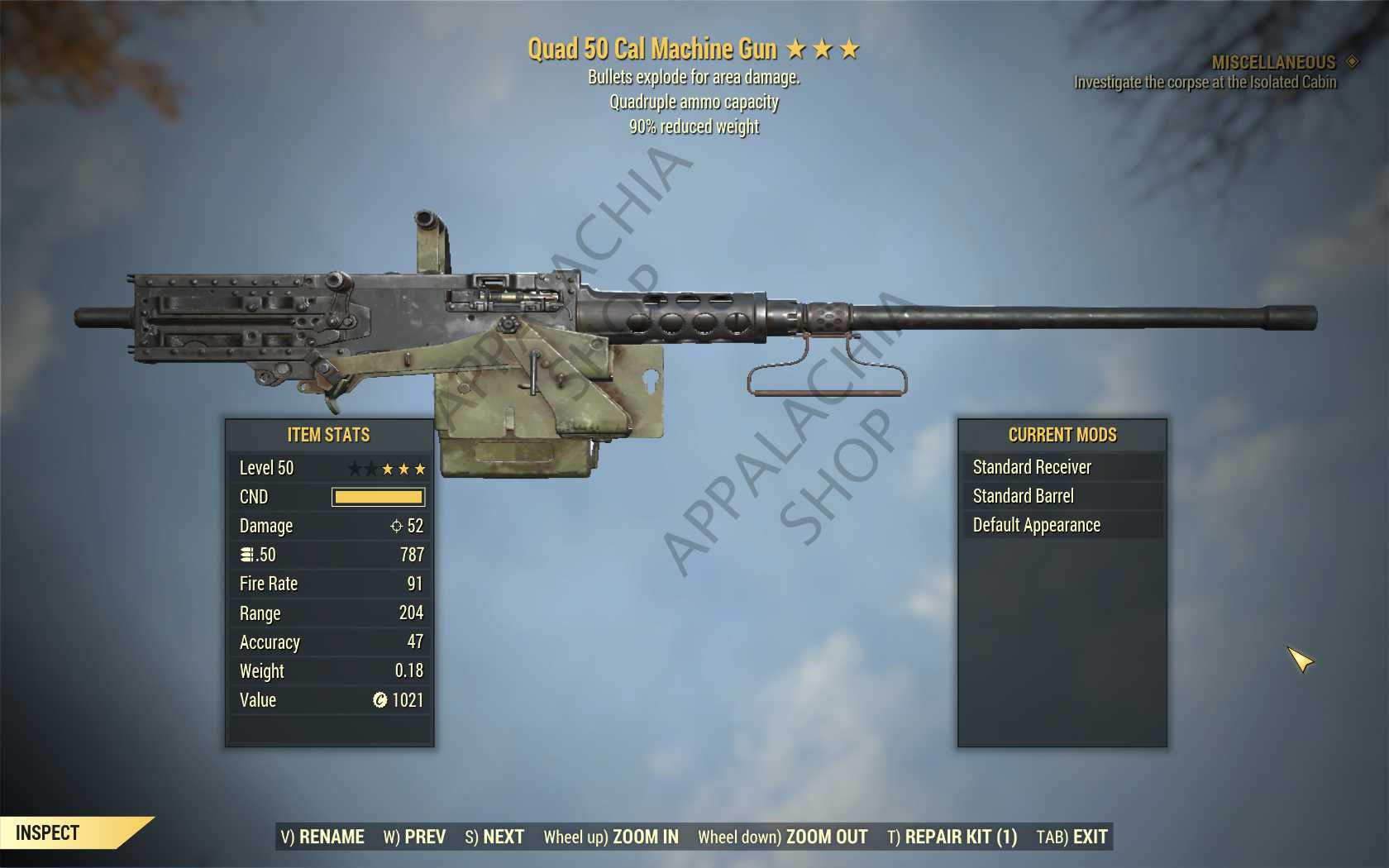Click ZOOM OUT on the bottom bar
The image size is (1389, 868).
pyautogui.click(x=782, y=837)
